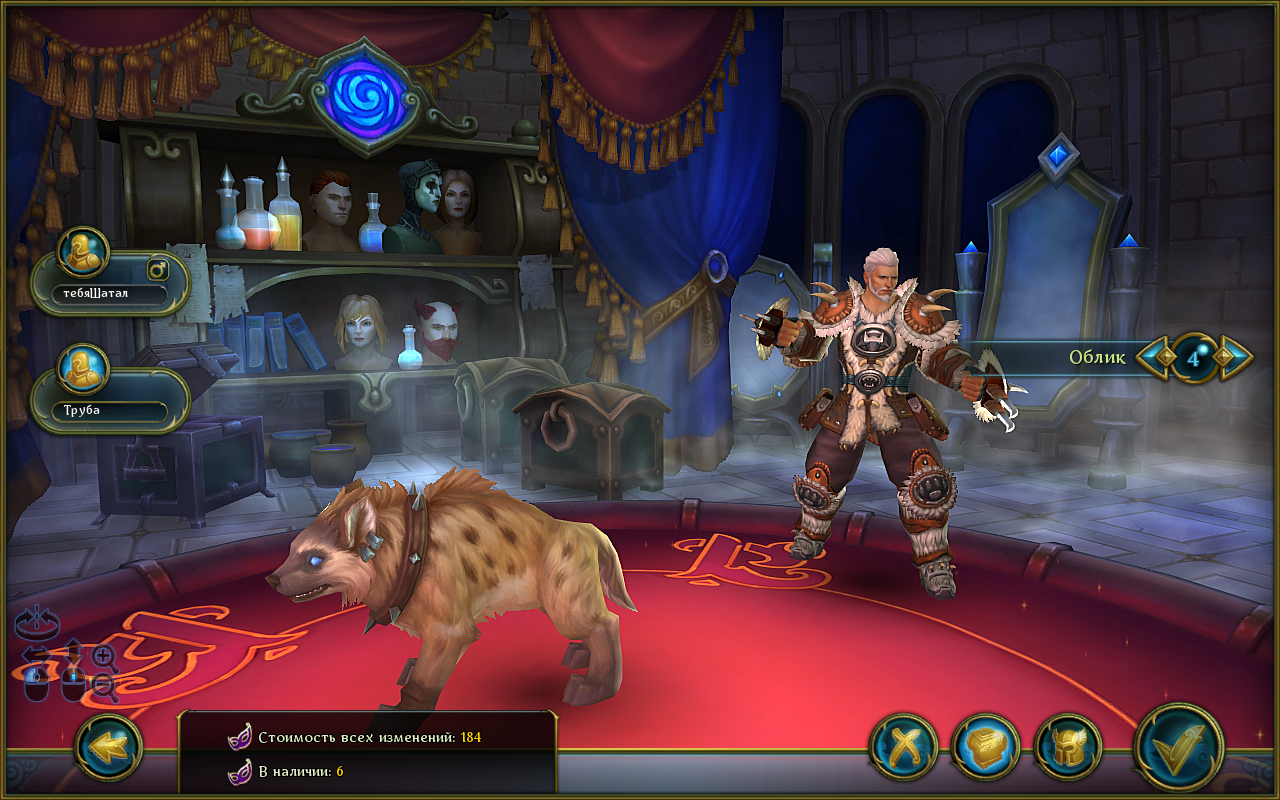The width and height of the screenshot is (1280, 800).
Task: Select the portrait above the Труба name
Action: click(x=83, y=370)
